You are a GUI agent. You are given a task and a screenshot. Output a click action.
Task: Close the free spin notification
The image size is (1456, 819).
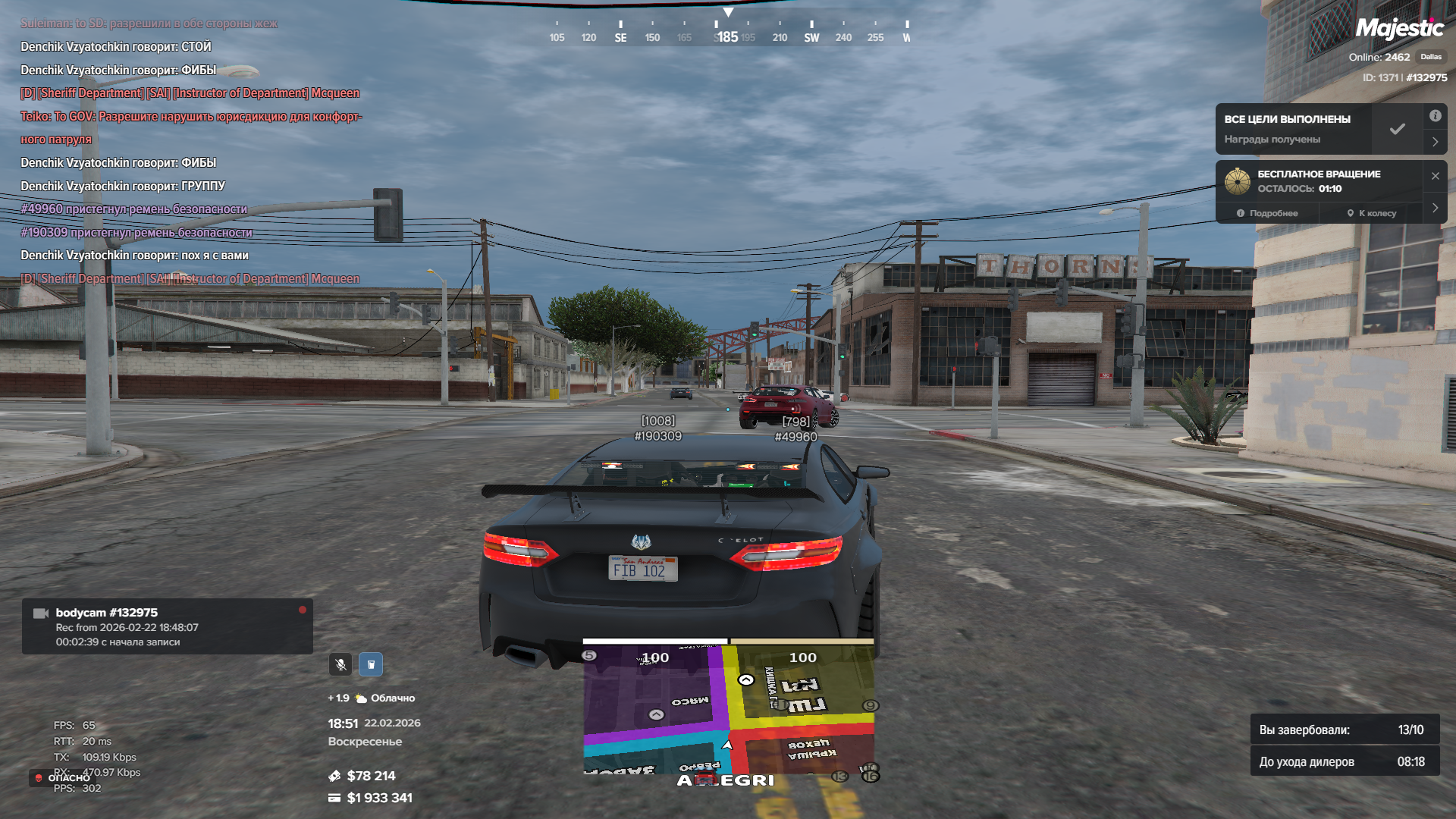click(x=1435, y=176)
